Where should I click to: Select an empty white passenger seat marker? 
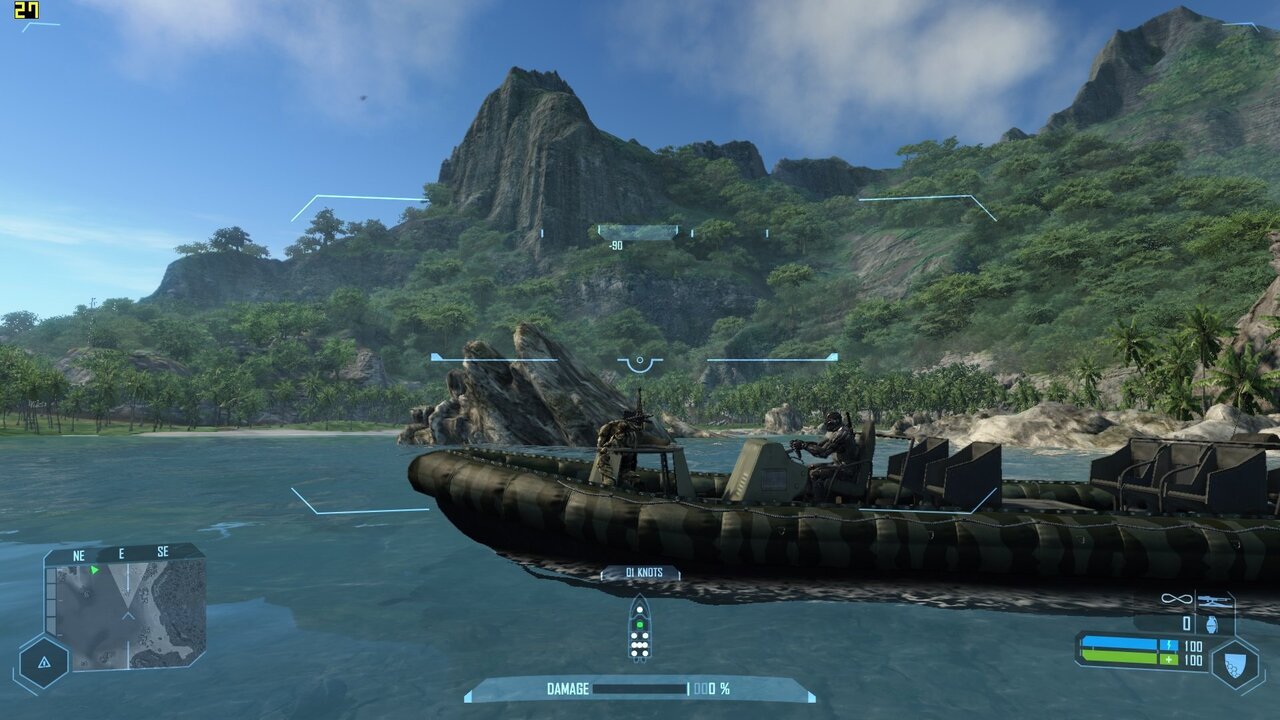(x=639, y=609)
